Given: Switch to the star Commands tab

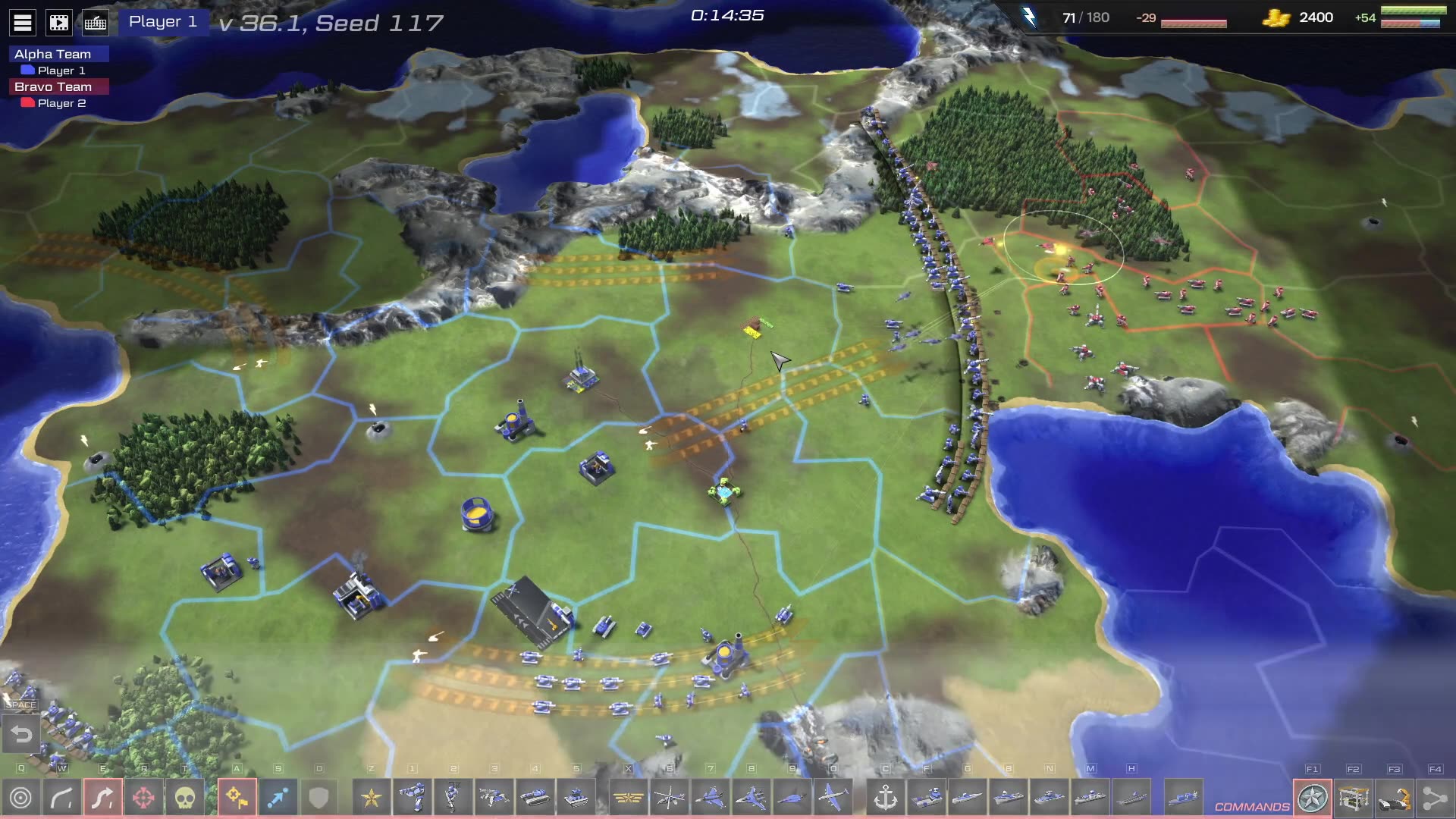Looking at the screenshot, I should (1313, 798).
